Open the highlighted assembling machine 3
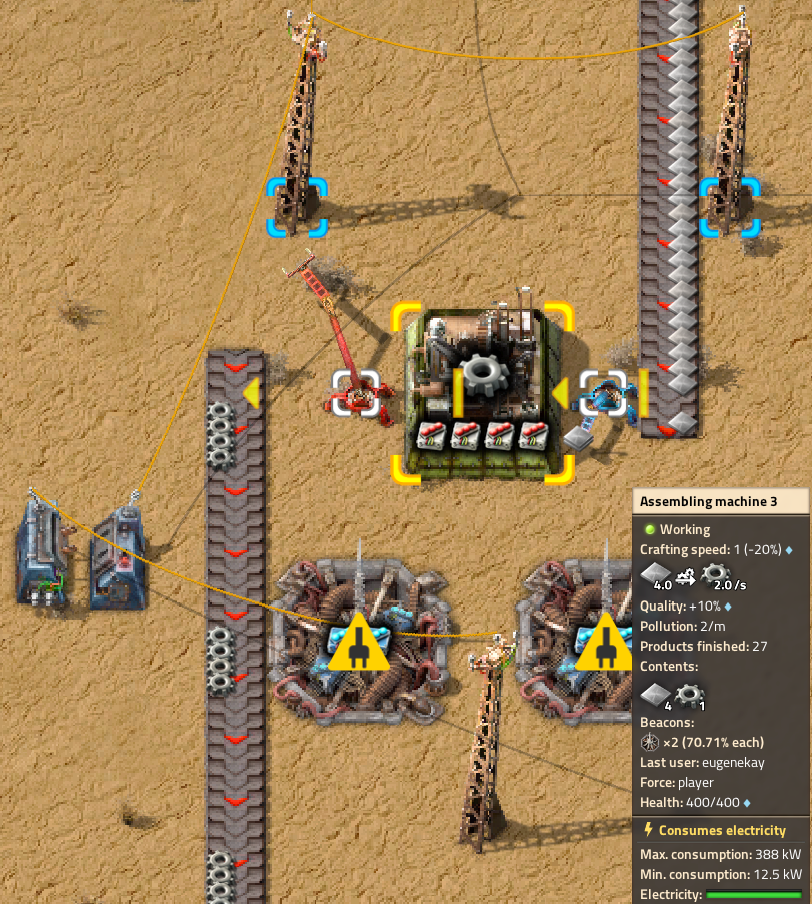812x904 pixels. pos(483,390)
